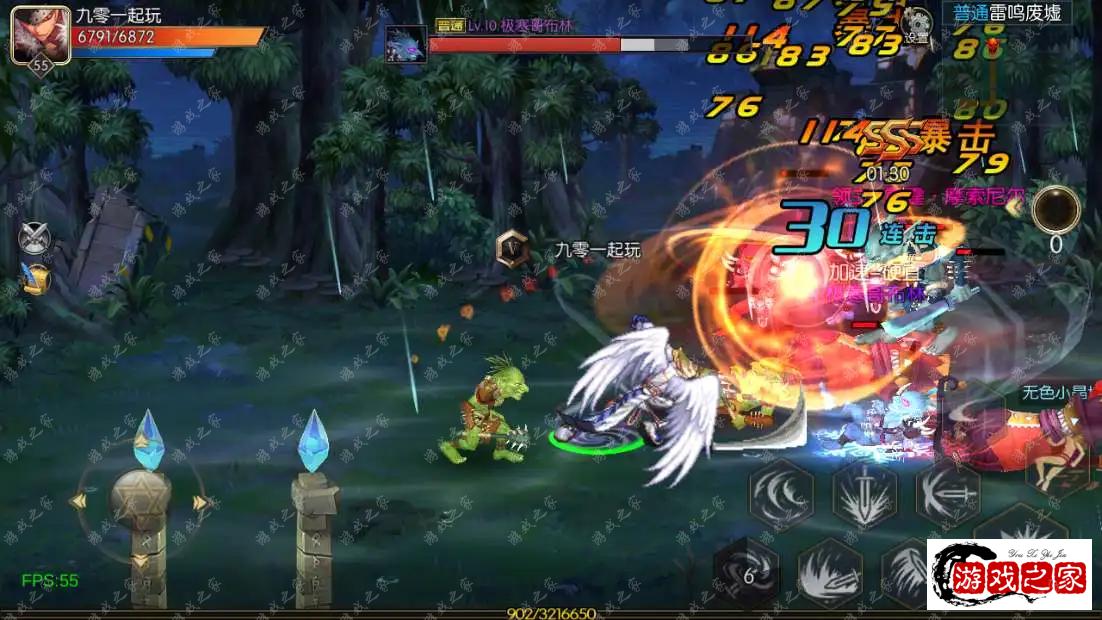This screenshot has width=1102, height=620.
Task: Select the skill on cooldown showing 6
Action: 746,573
